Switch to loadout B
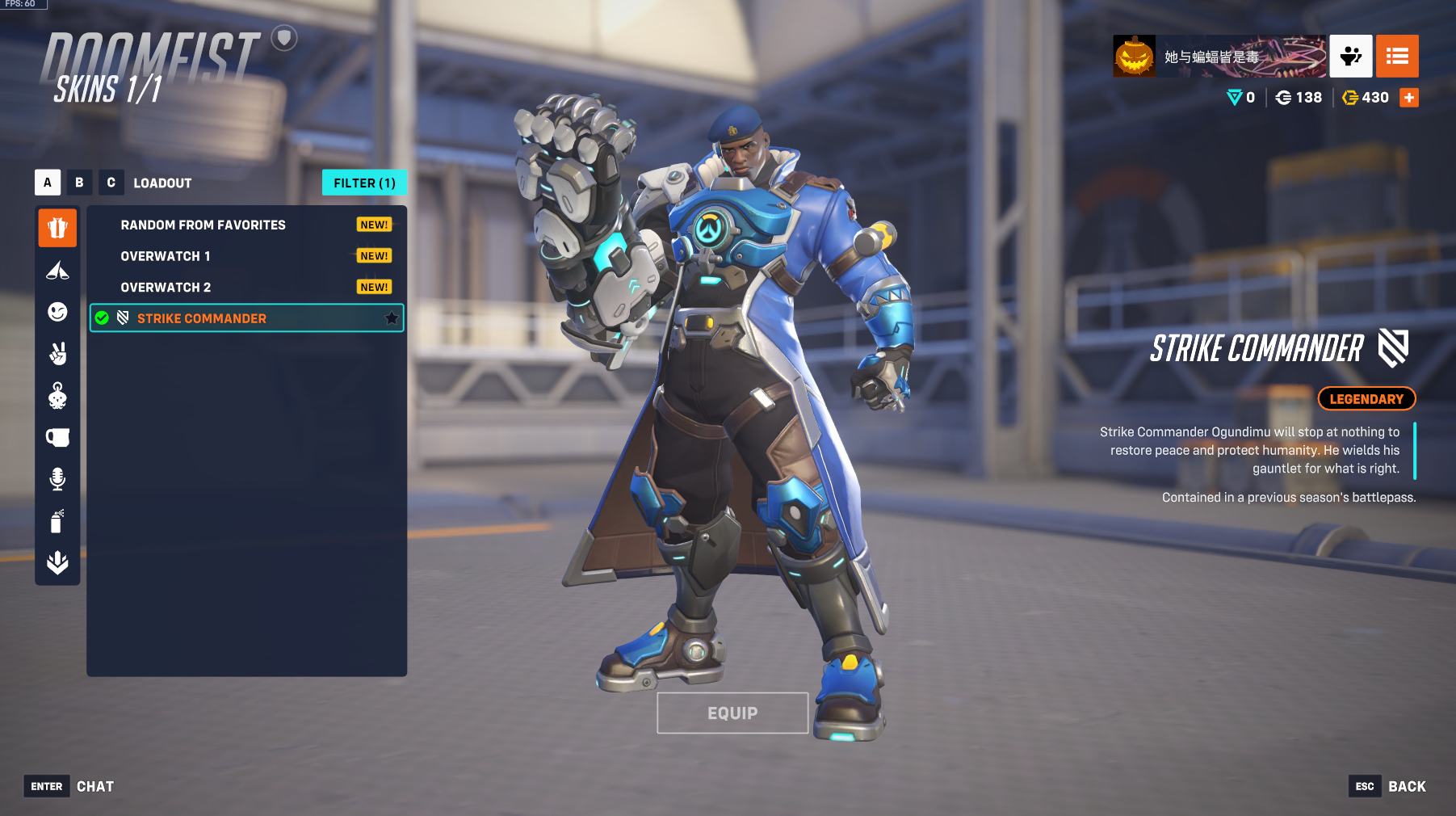Viewport: 1456px width, 816px height. point(79,183)
